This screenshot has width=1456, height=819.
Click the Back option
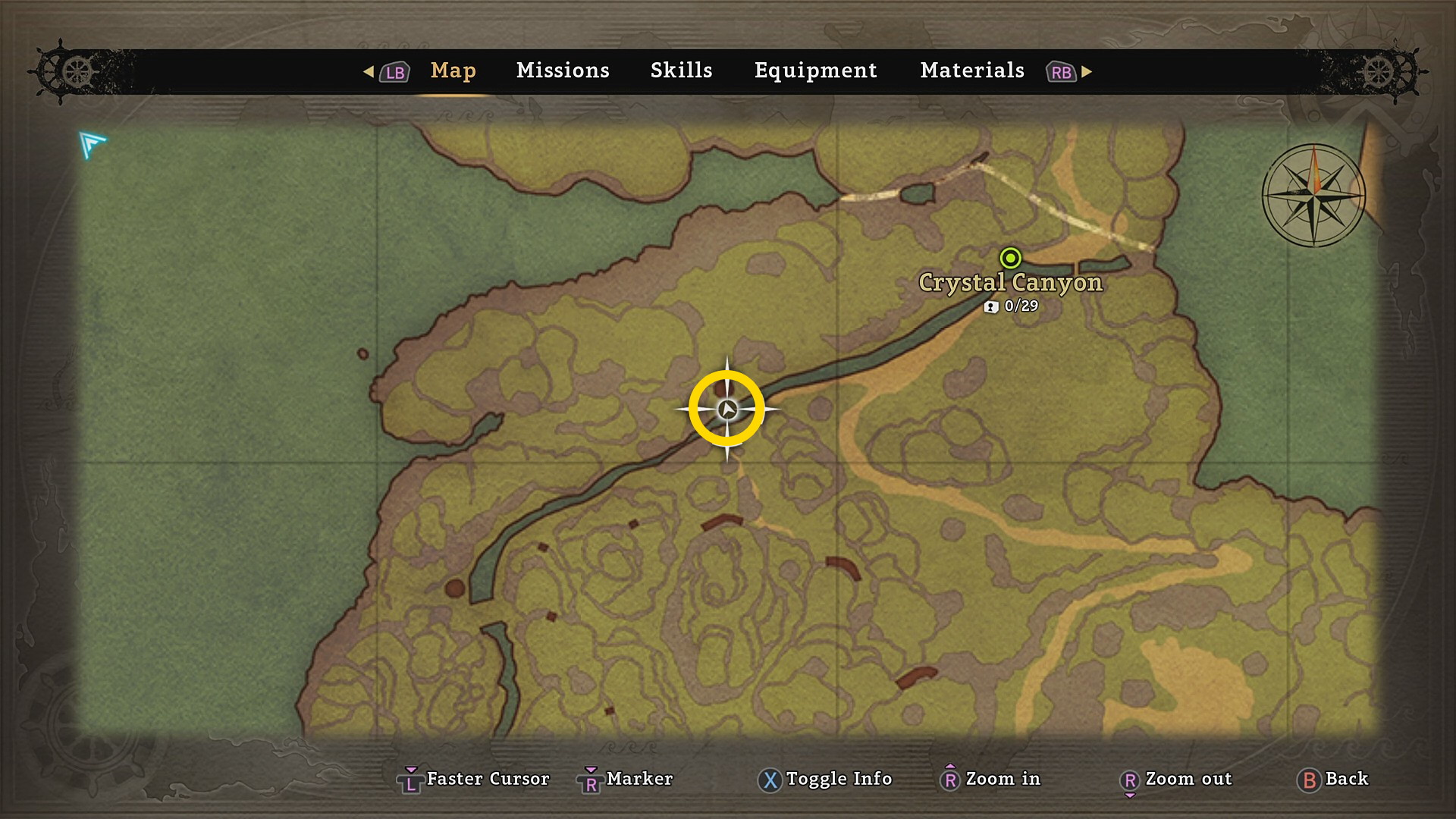tap(1333, 779)
